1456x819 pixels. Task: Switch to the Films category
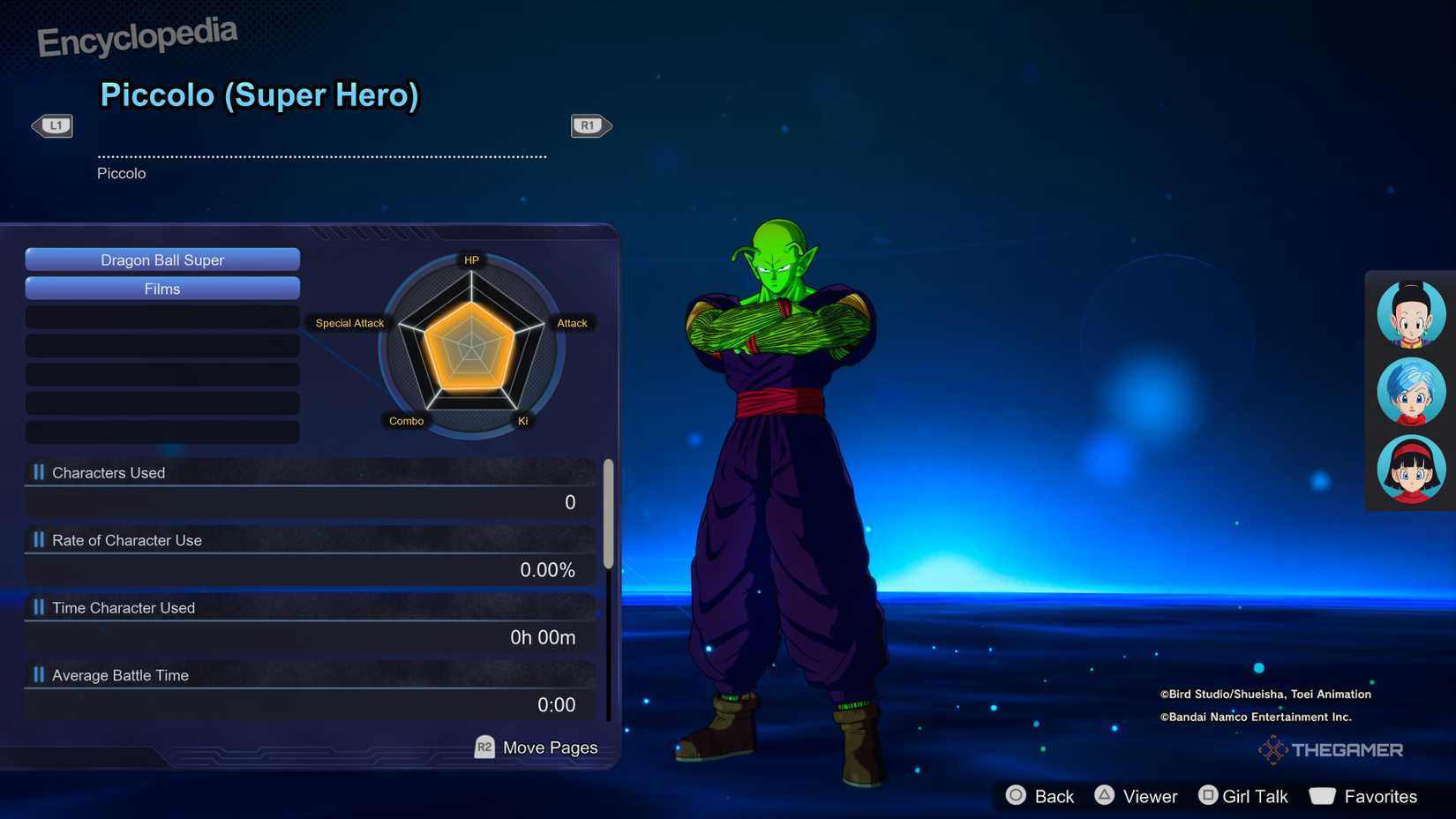pyautogui.click(x=162, y=289)
